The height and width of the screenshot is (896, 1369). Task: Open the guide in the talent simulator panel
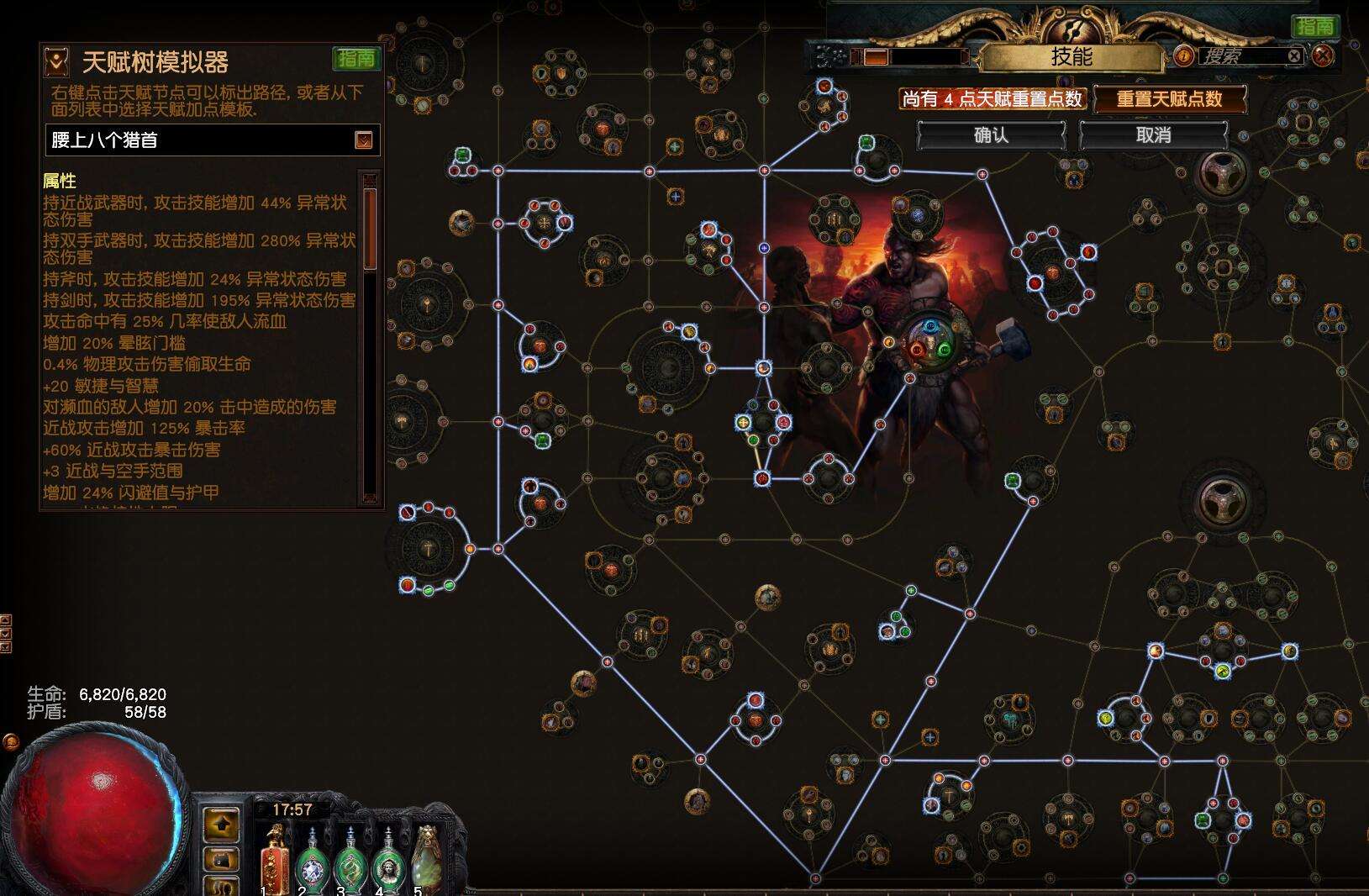coord(356,58)
